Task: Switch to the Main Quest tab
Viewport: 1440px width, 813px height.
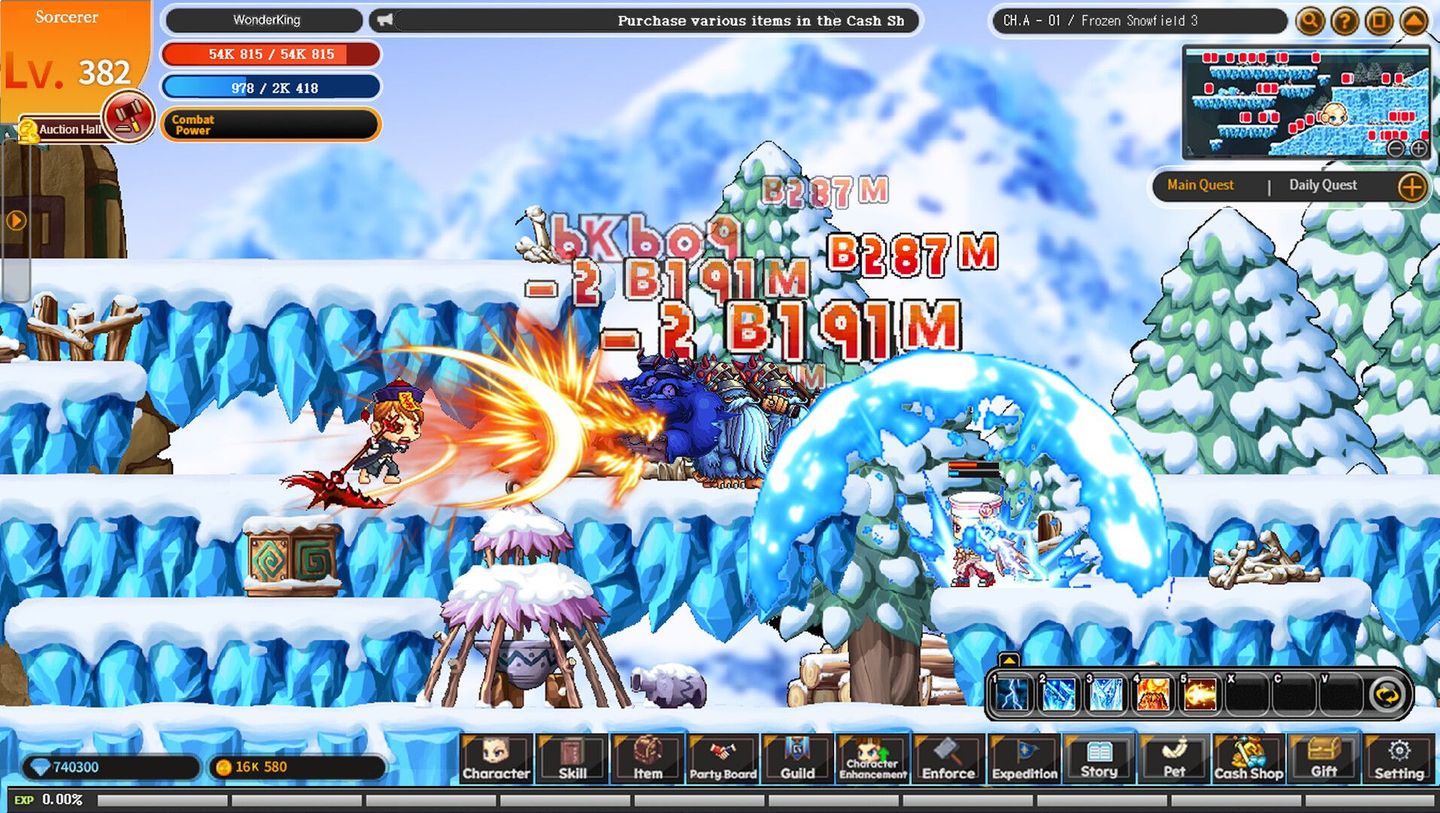Action: tap(1200, 186)
